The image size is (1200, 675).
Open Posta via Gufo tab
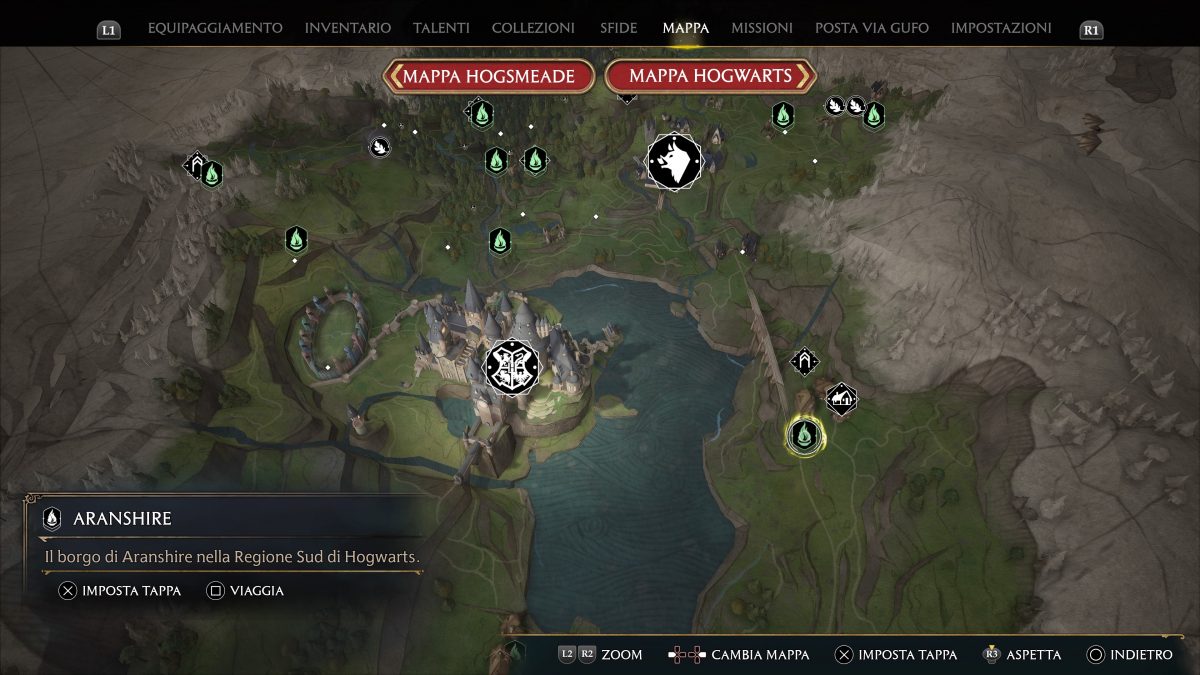pyautogui.click(x=872, y=28)
